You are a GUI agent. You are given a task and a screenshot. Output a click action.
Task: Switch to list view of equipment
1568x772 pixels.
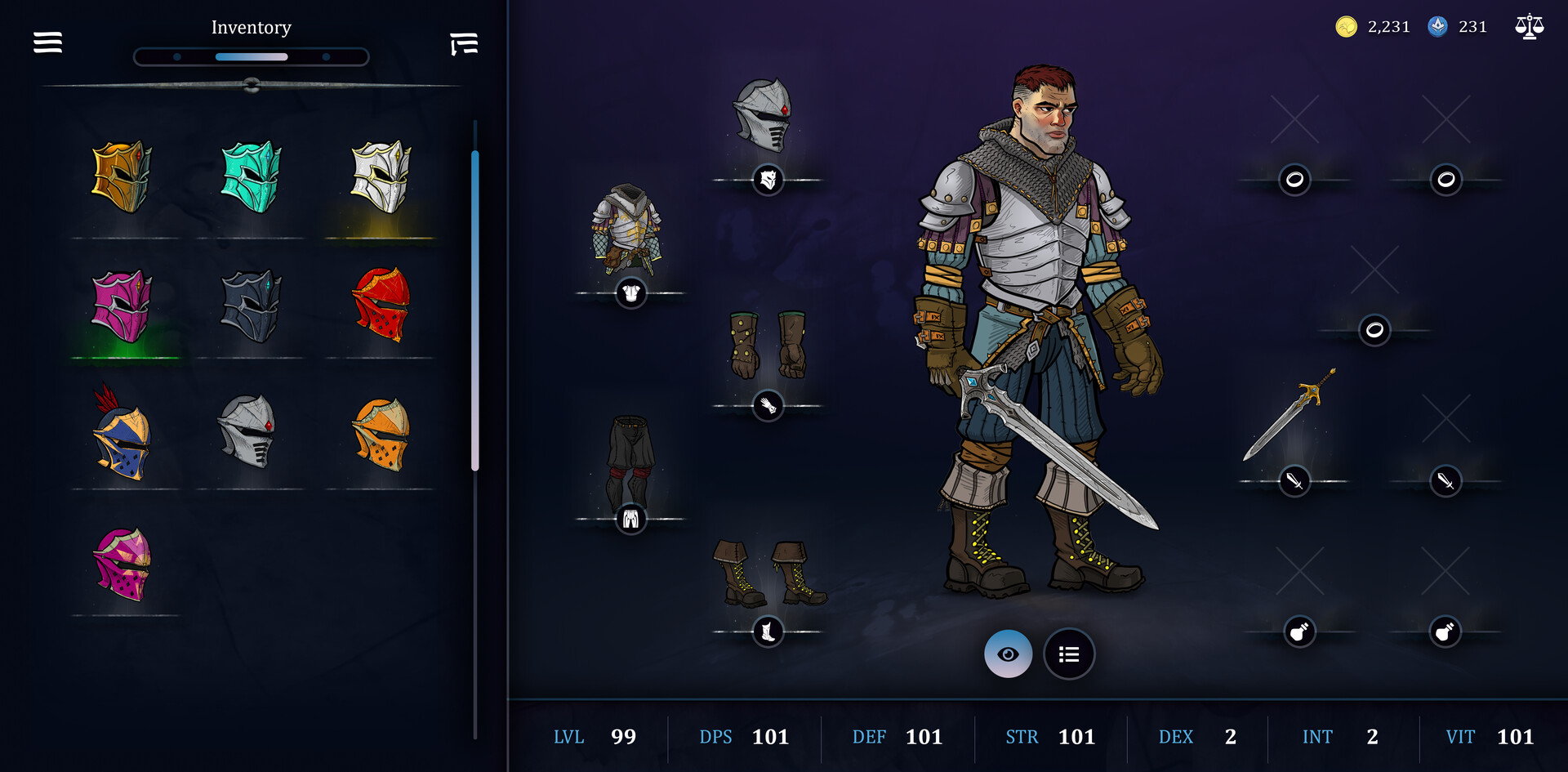(1068, 654)
